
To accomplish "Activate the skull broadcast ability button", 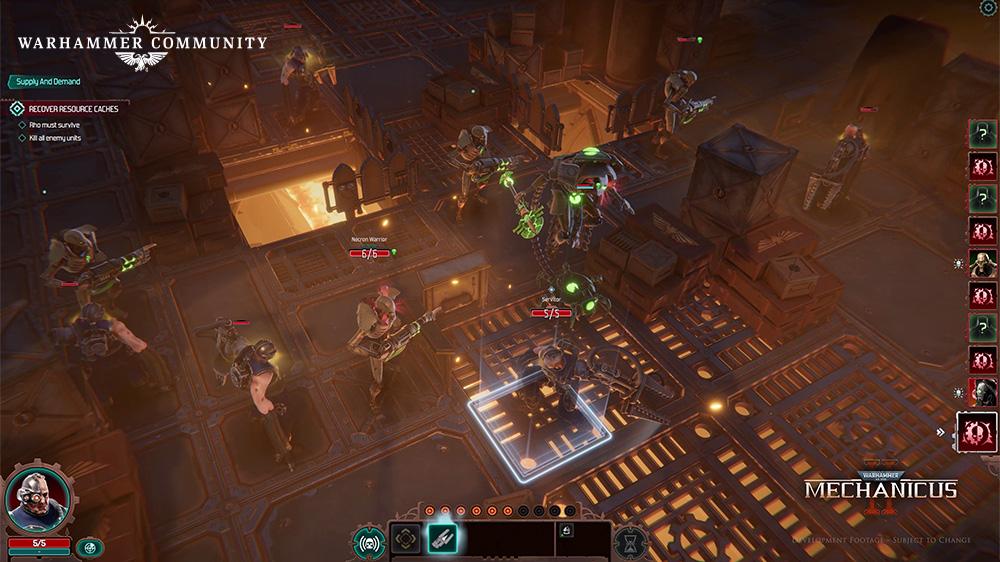I will [x=368, y=541].
